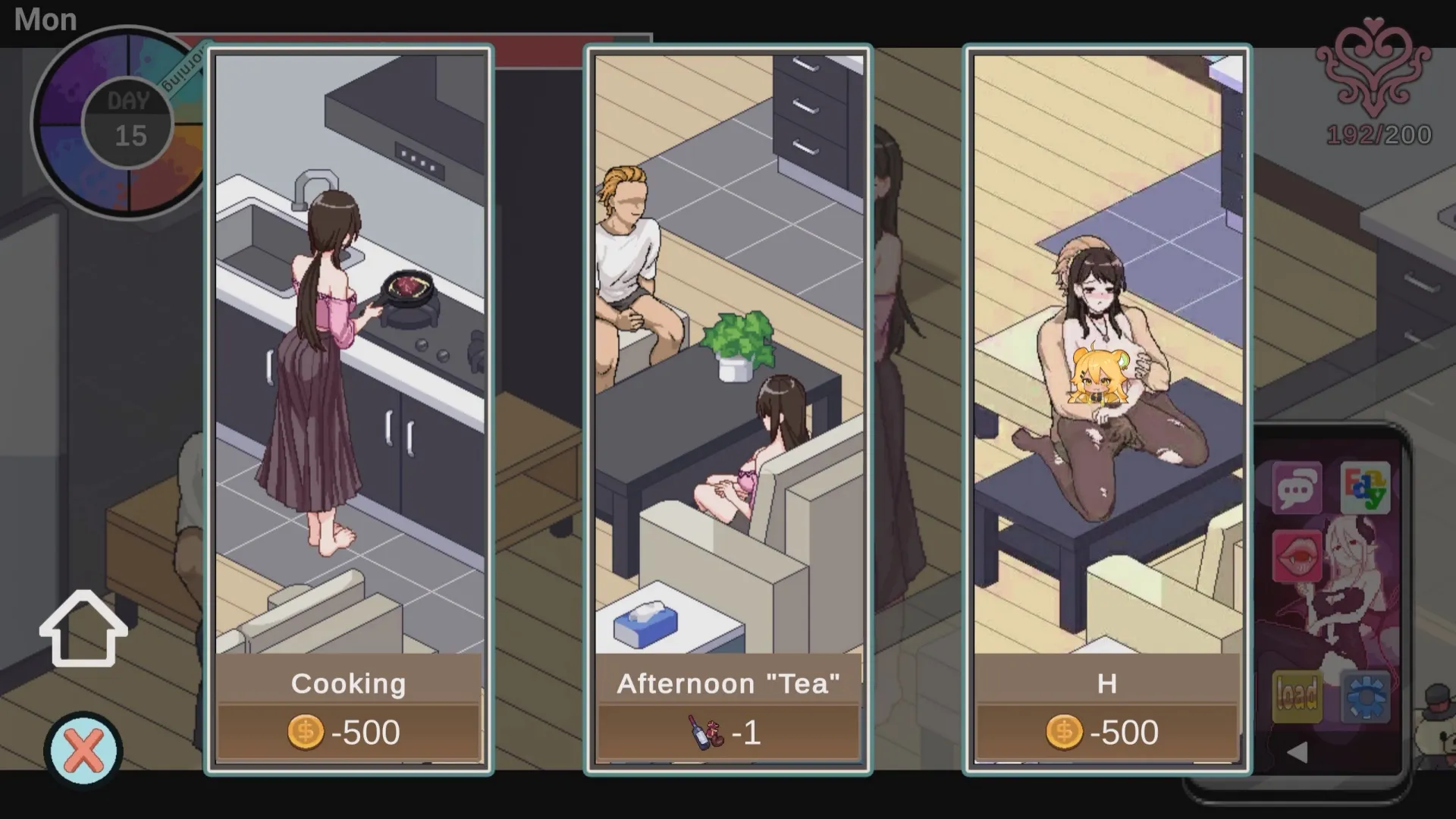1456x819 pixels.
Task: Click the coin icon on the Cooking card
Action: 306,731
